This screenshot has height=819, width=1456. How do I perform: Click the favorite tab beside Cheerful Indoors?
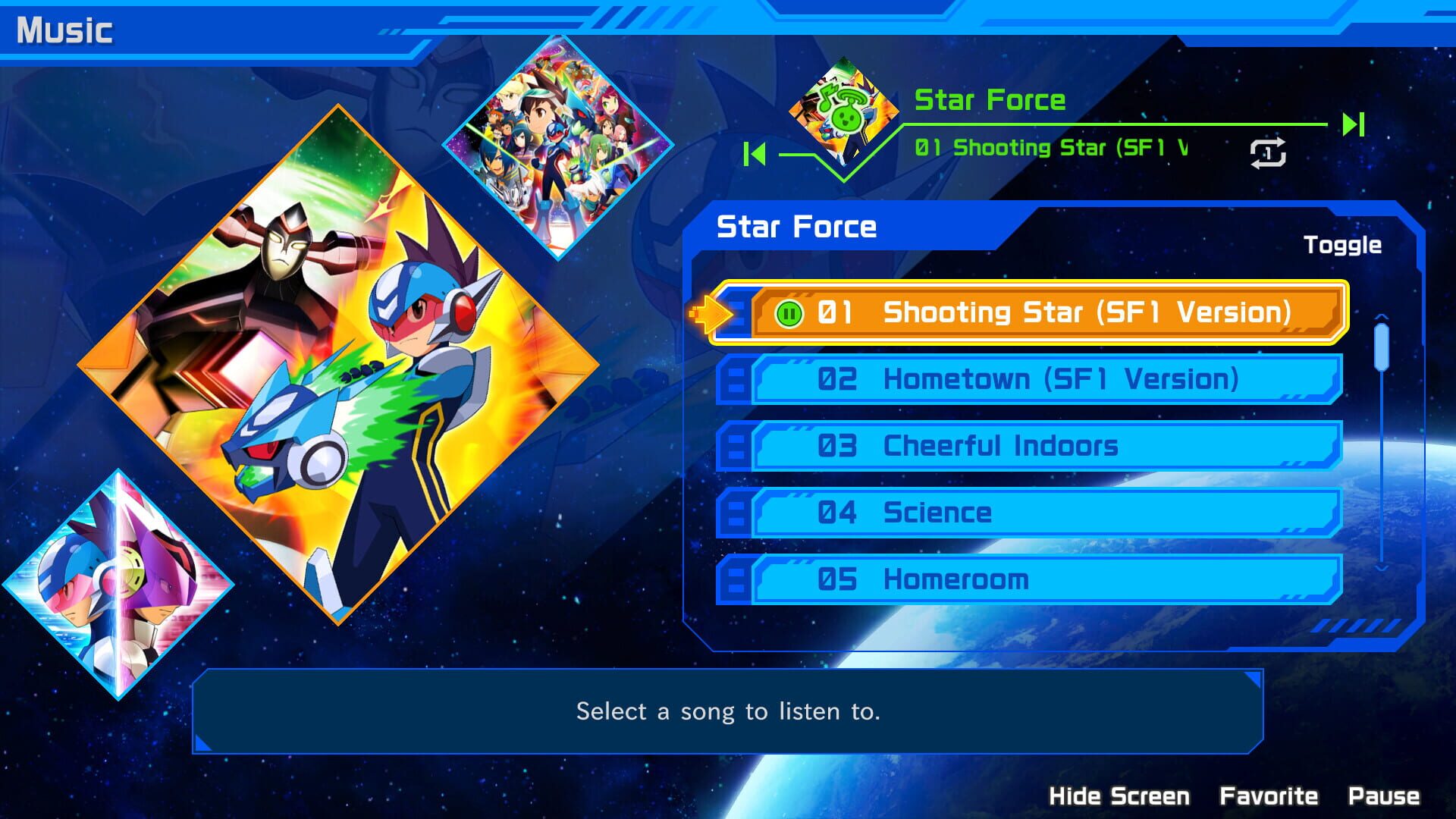734,446
